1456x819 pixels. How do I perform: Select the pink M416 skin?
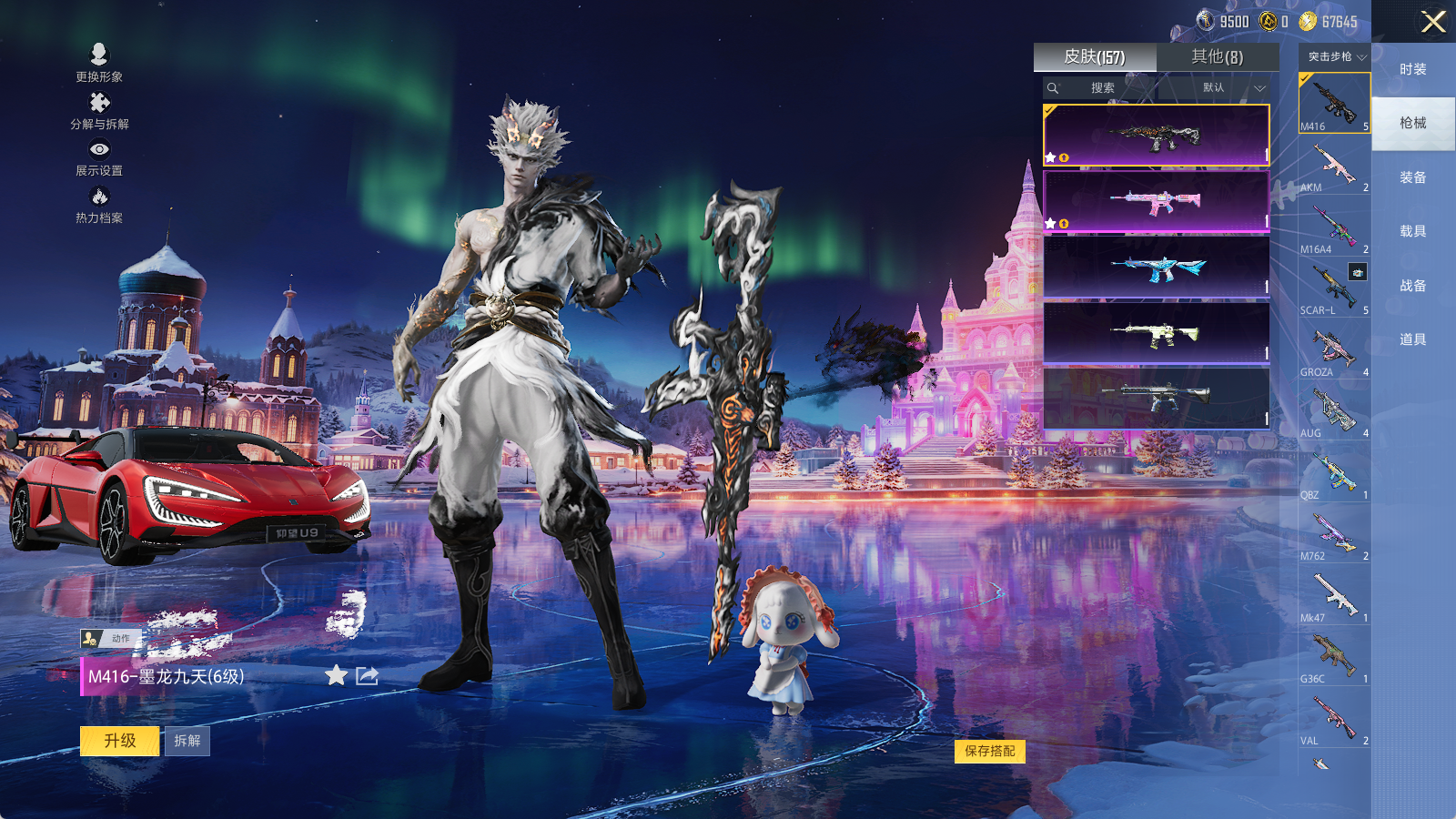click(1156, 201)
